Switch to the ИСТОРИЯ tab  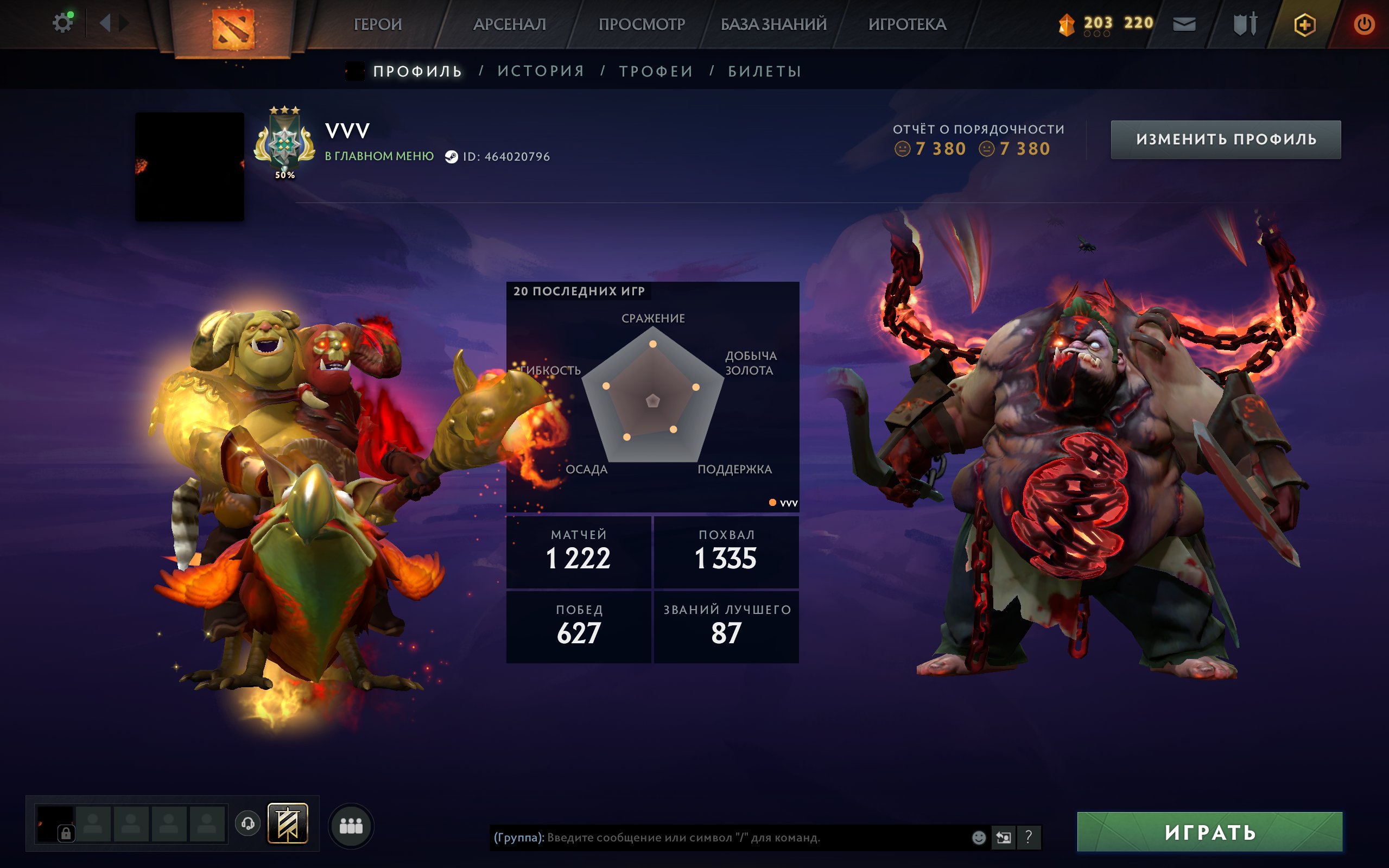540,70
